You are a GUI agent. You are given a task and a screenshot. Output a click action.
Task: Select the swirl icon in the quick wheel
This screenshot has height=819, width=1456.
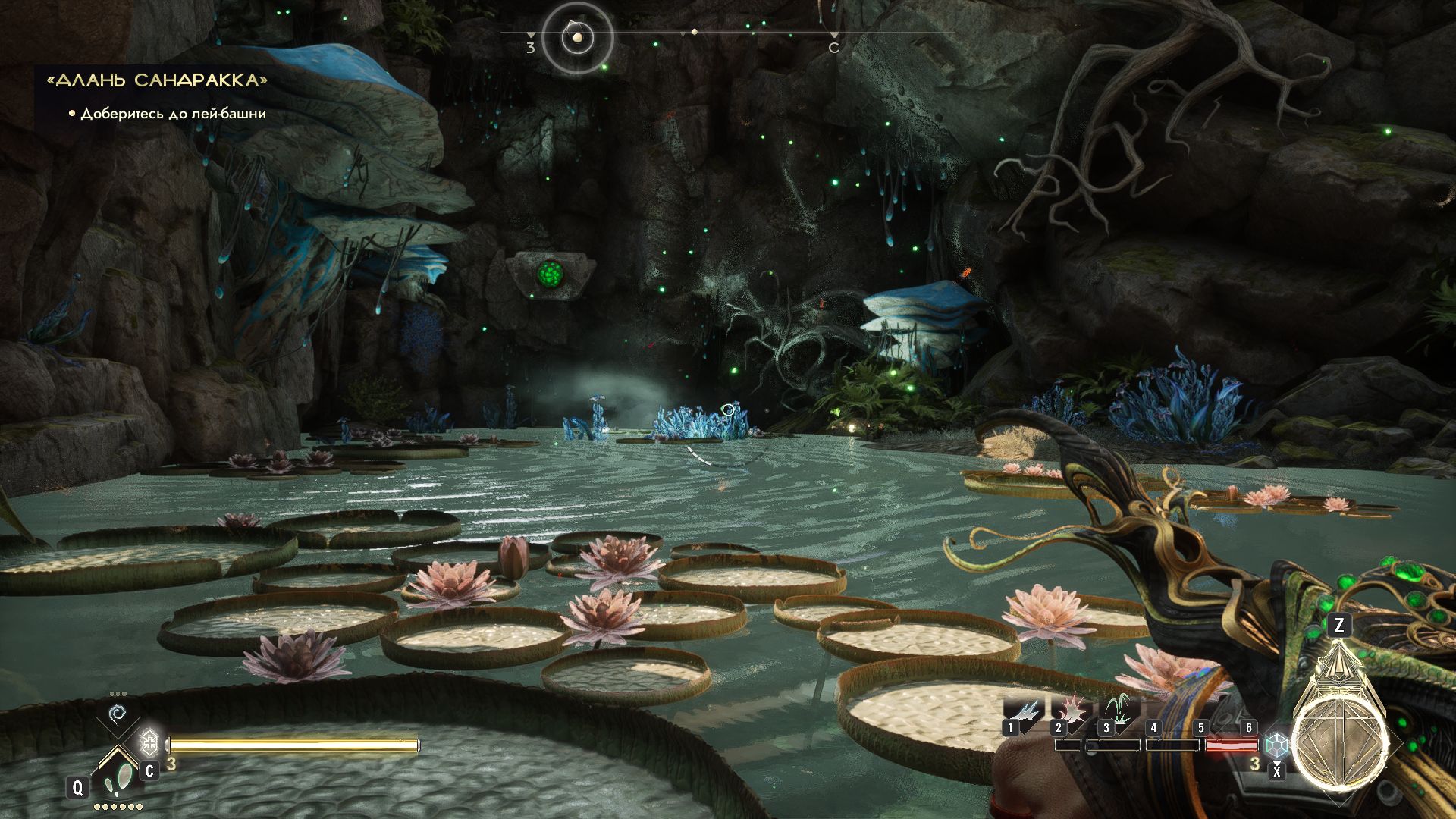click(x=118, y=714)
